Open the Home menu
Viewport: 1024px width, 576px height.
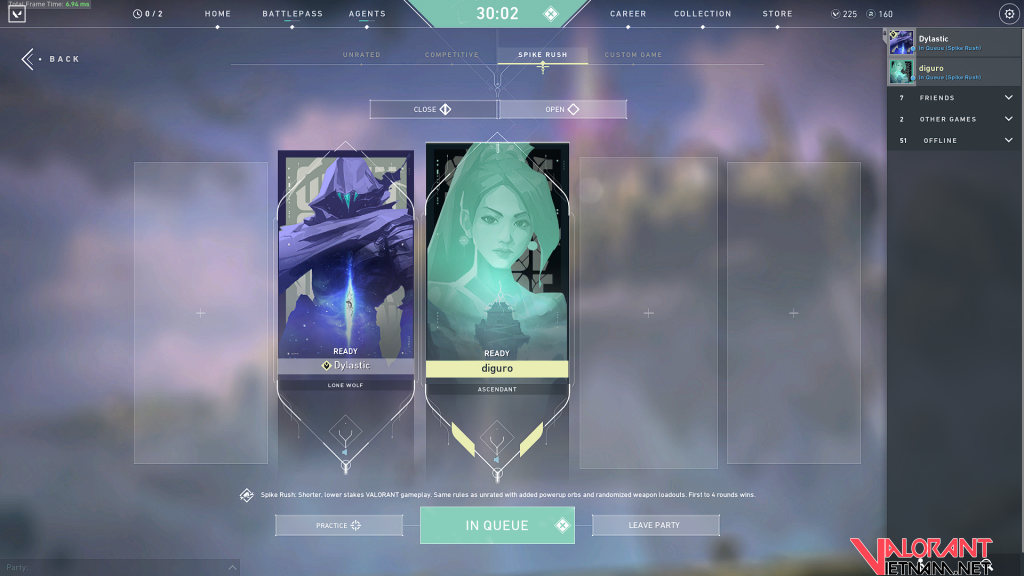point(217,14)
